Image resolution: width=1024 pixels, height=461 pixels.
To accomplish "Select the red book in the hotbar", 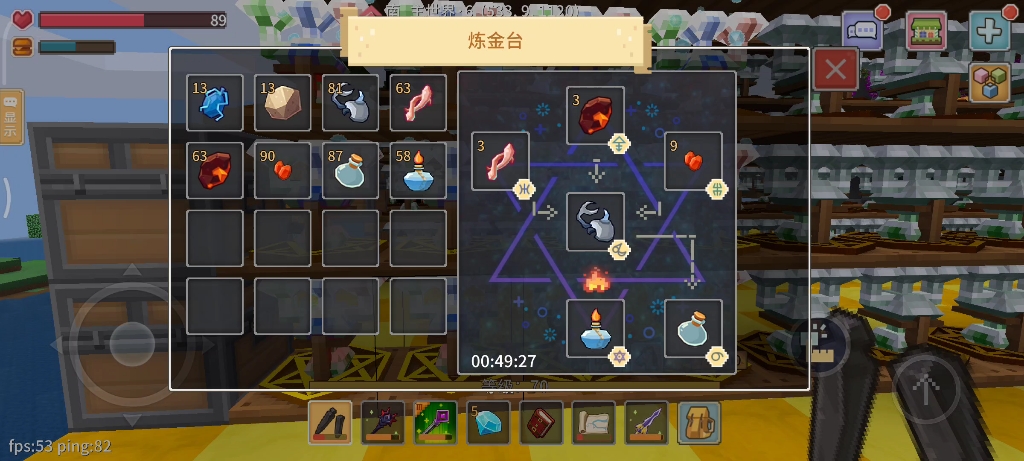I will 541,423.
